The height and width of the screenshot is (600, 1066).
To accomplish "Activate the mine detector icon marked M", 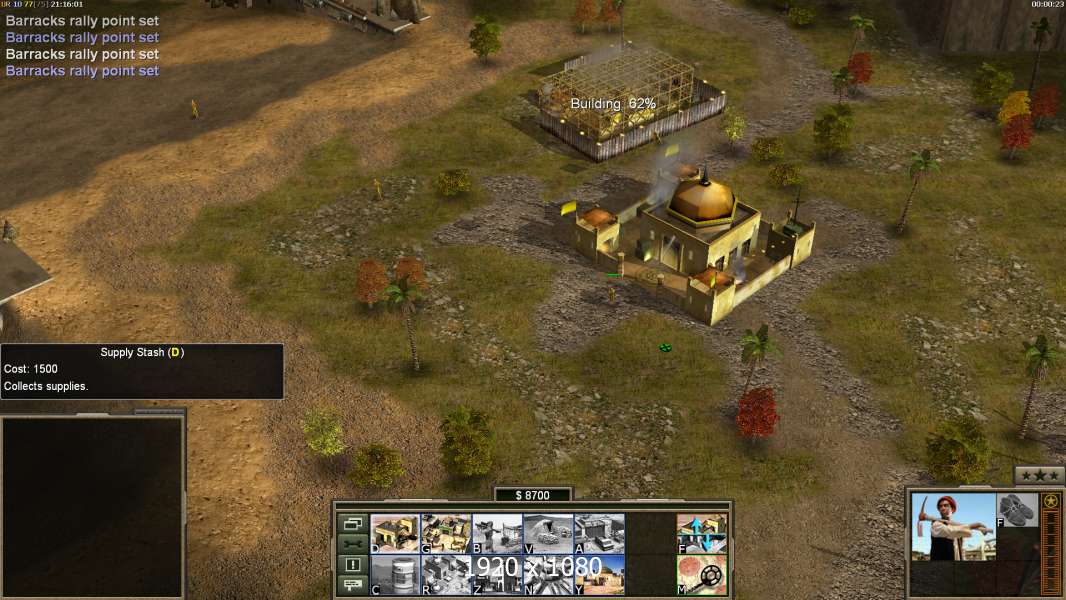I will point(702,574).
